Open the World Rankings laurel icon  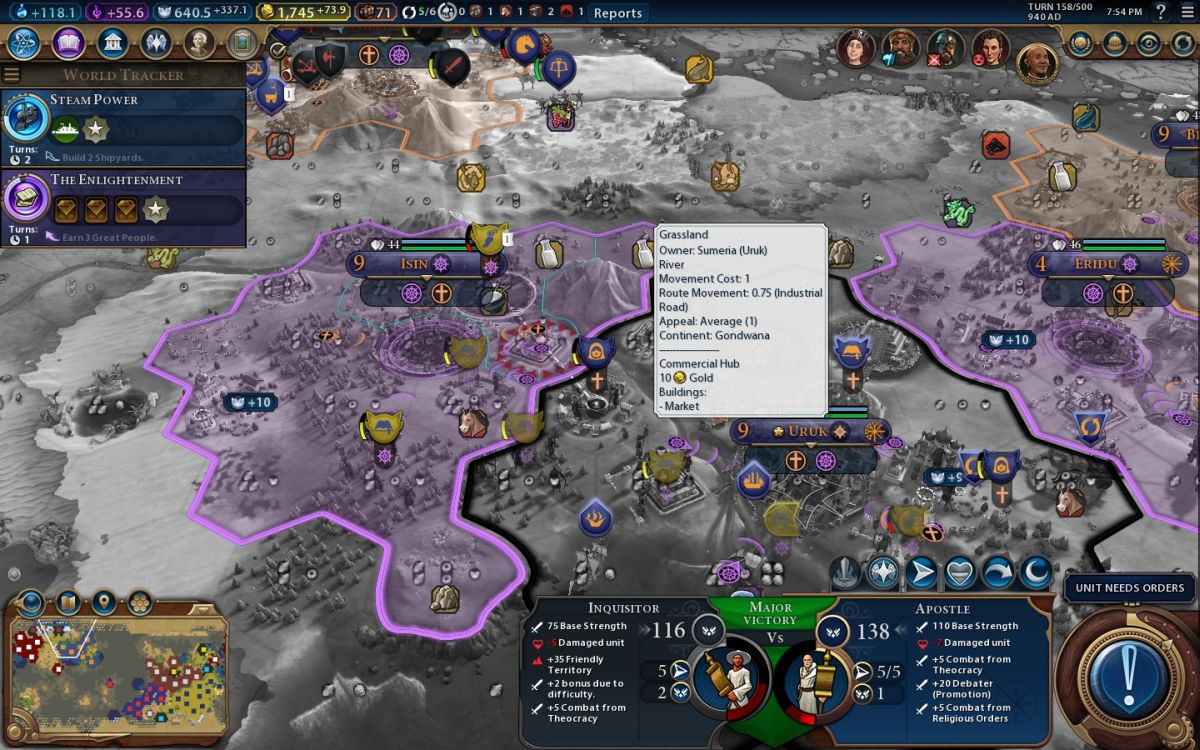tap(1080, 44)
